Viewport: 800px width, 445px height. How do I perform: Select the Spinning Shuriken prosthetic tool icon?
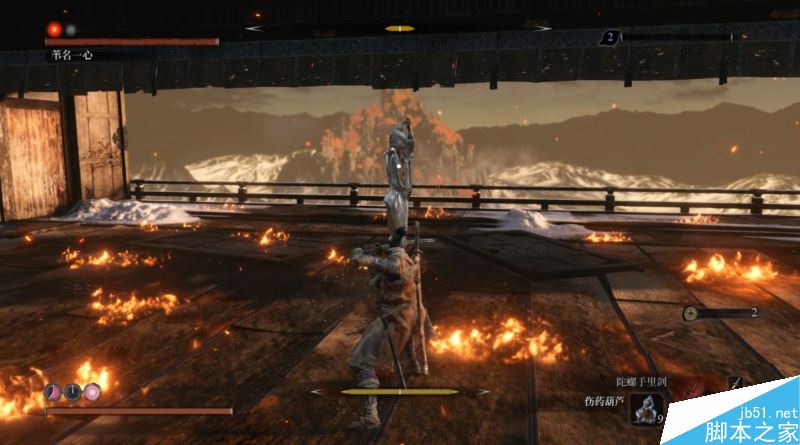[737, 384]
